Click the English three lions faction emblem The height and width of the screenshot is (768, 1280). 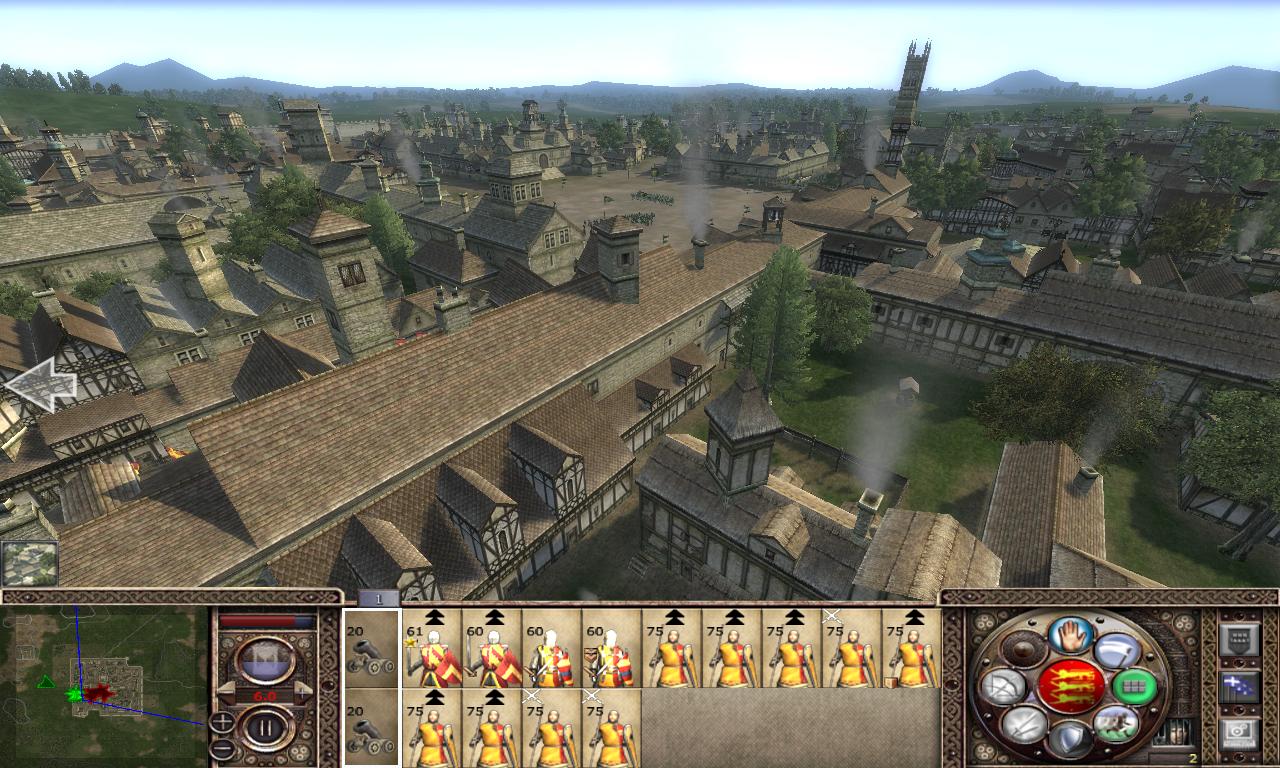pyautogui.click(x=1070, y=686)
